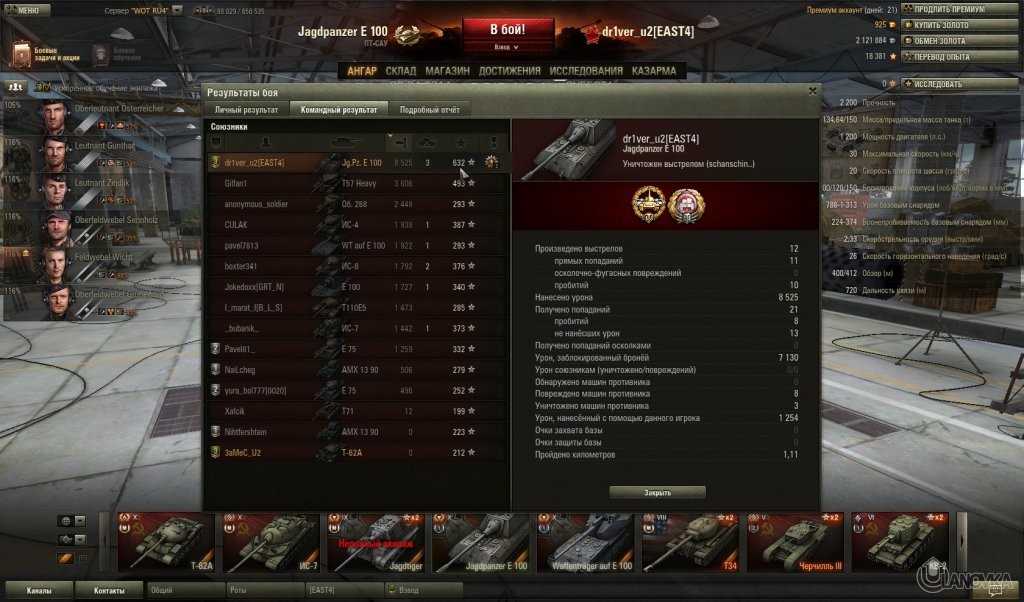
Task: Open the КАЗАРМА section
Action: tap(653, 71)
